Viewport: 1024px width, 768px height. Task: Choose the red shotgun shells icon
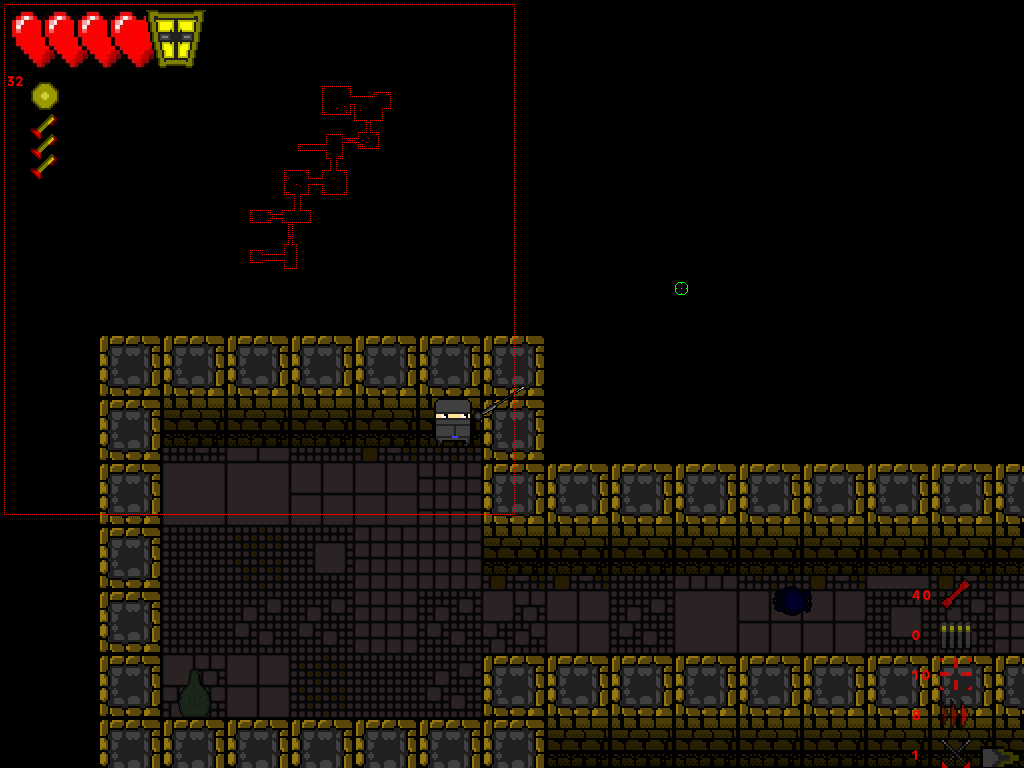[x=954, y=715]
